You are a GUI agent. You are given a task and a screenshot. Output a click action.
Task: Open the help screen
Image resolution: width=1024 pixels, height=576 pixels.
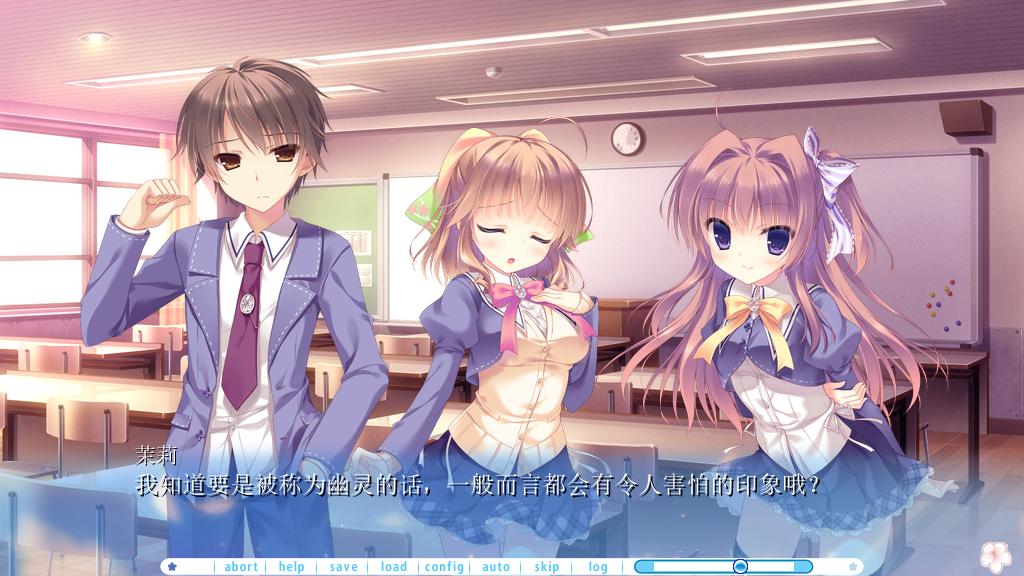click(292, 567)
